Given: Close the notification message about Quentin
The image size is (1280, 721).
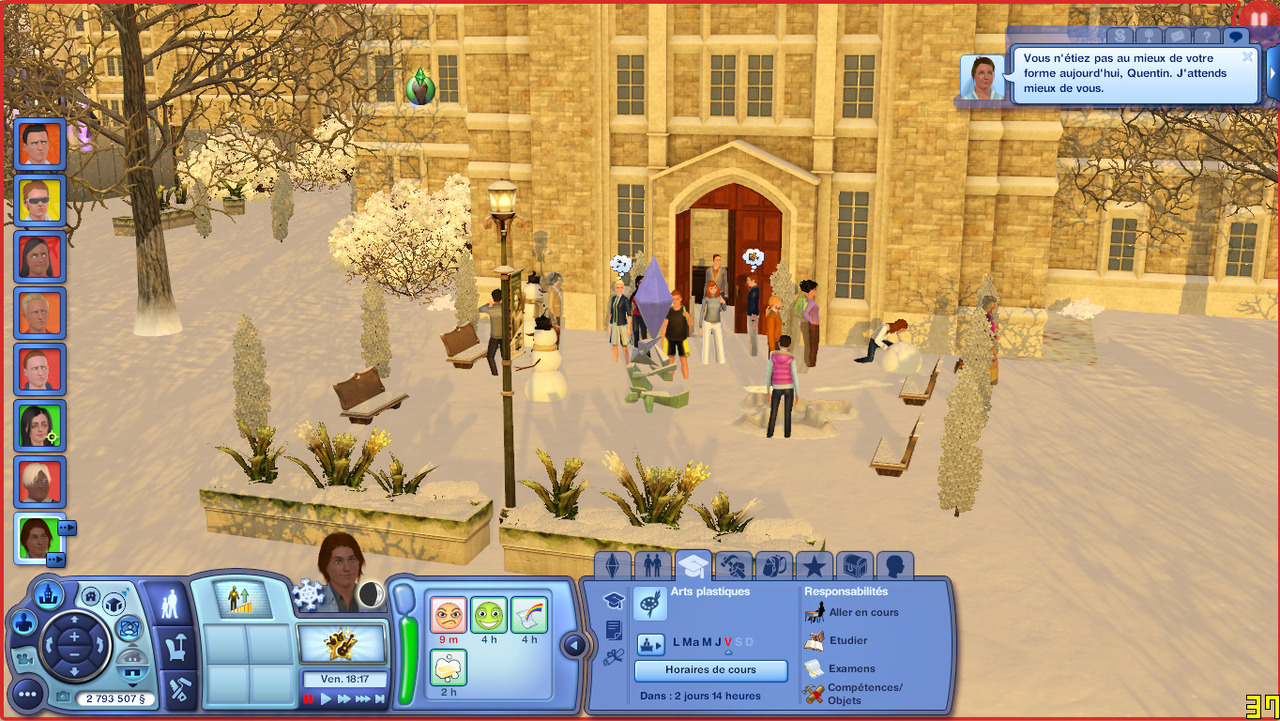Looking at the screenshot, I should [1247, 57].
